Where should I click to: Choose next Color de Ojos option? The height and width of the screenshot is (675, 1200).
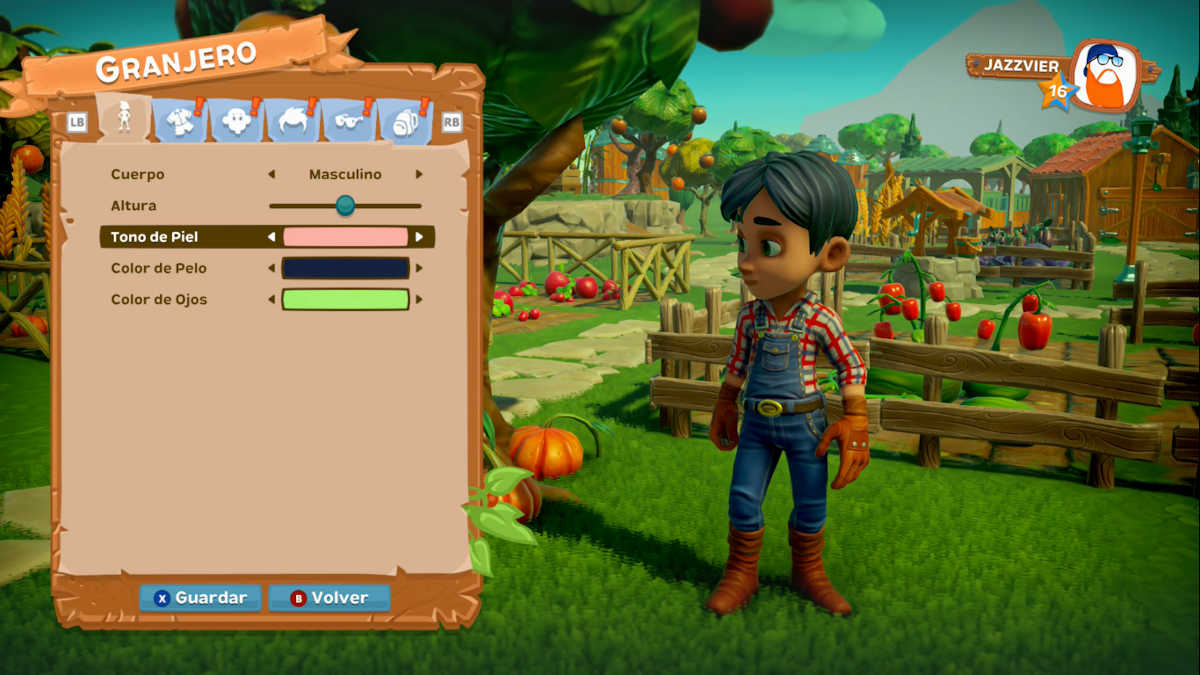pyautogui.click(x=419, y=299)
